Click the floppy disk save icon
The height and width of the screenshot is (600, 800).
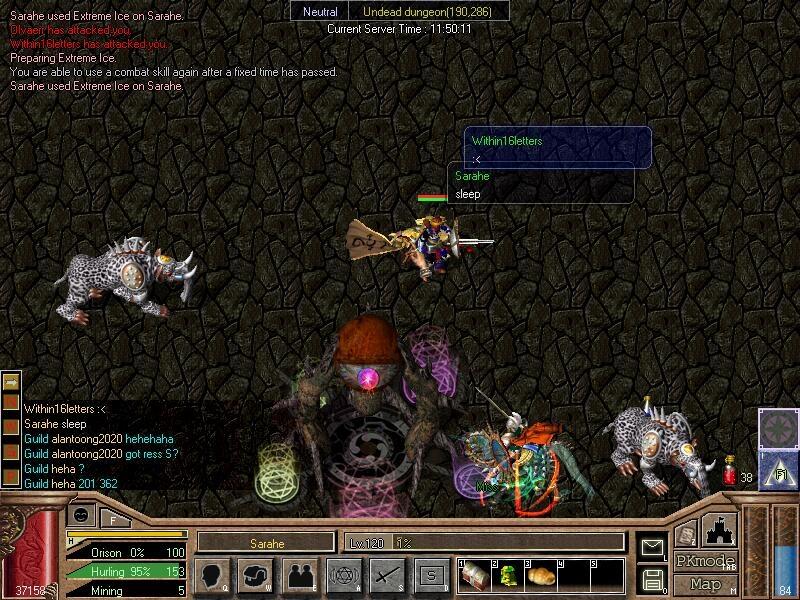coord(653,579)
